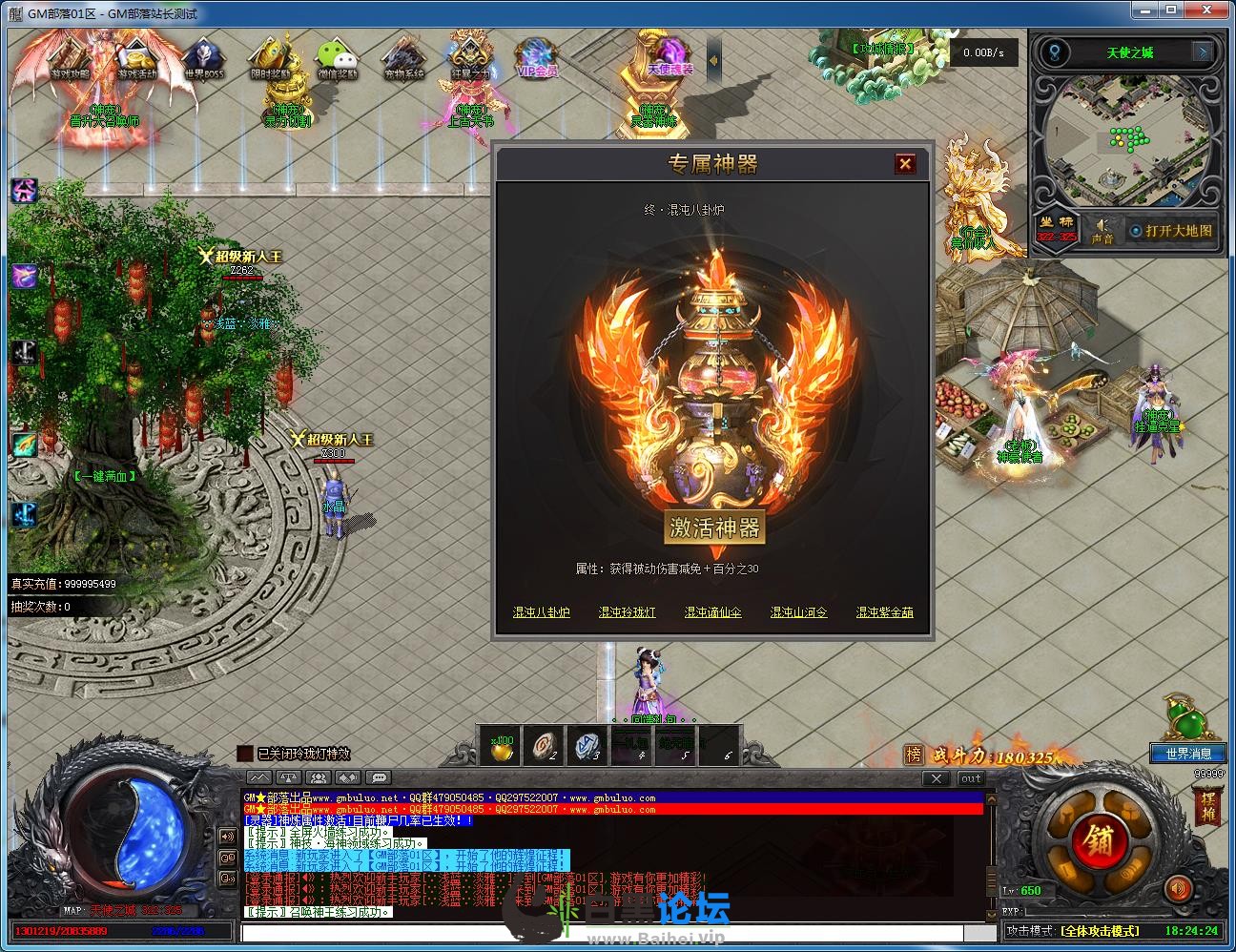Select the 混沌八卦炉 artifact link
1236x952 pixels.
(x=541, y=612)
